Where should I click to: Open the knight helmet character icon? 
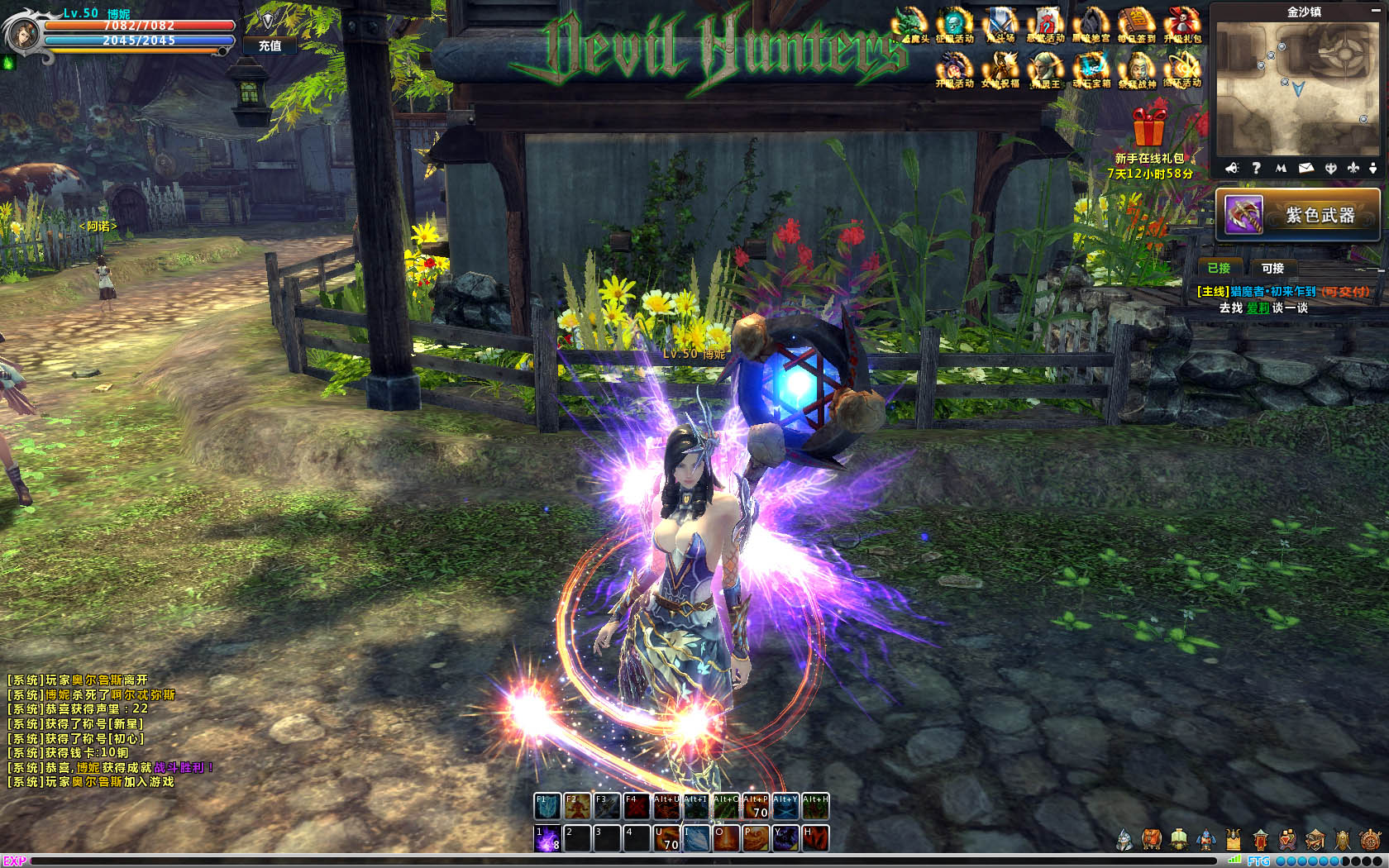1124,840
